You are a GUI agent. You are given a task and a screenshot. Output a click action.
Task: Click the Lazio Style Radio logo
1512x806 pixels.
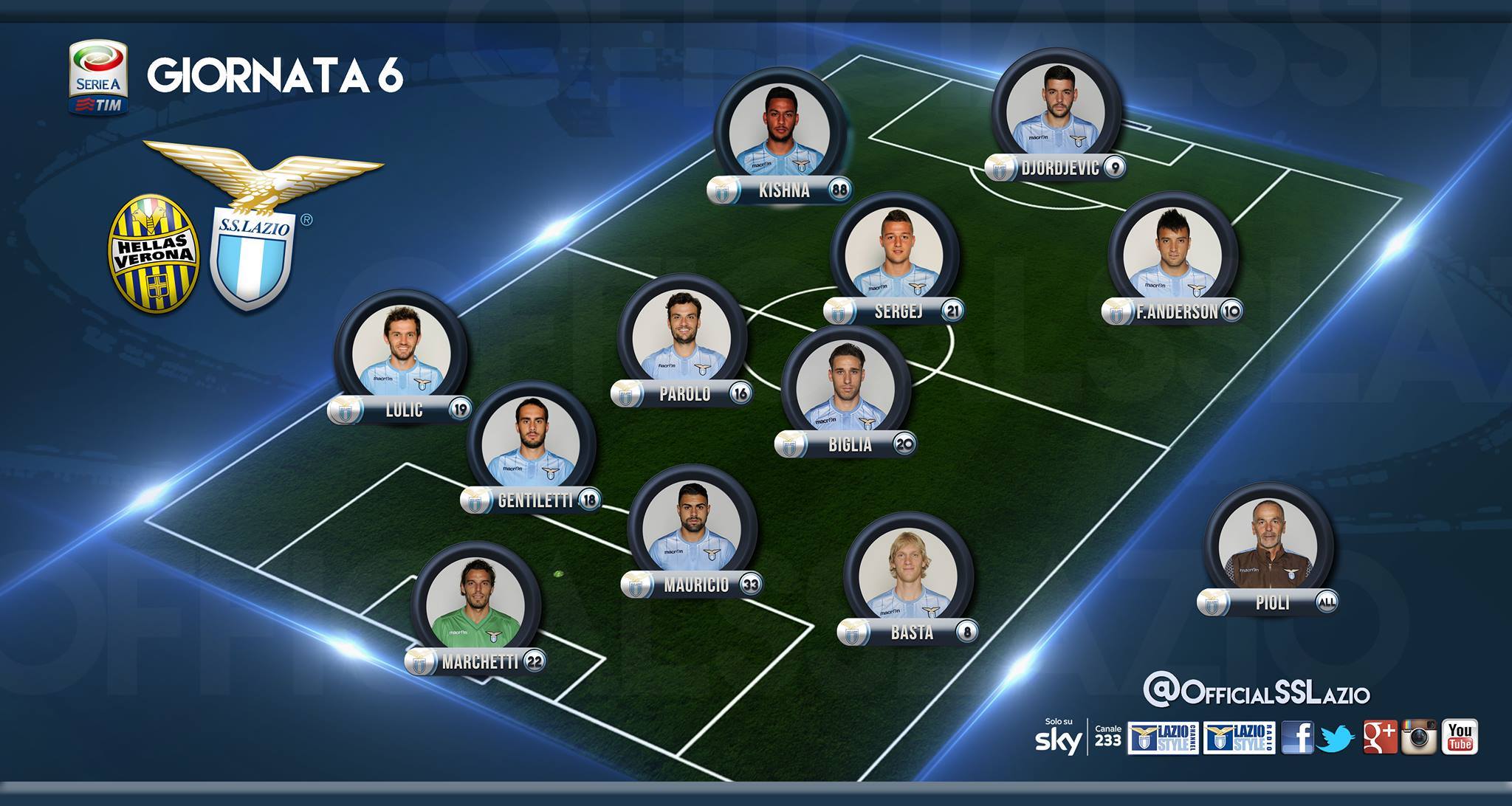(x=1238, y=738)
